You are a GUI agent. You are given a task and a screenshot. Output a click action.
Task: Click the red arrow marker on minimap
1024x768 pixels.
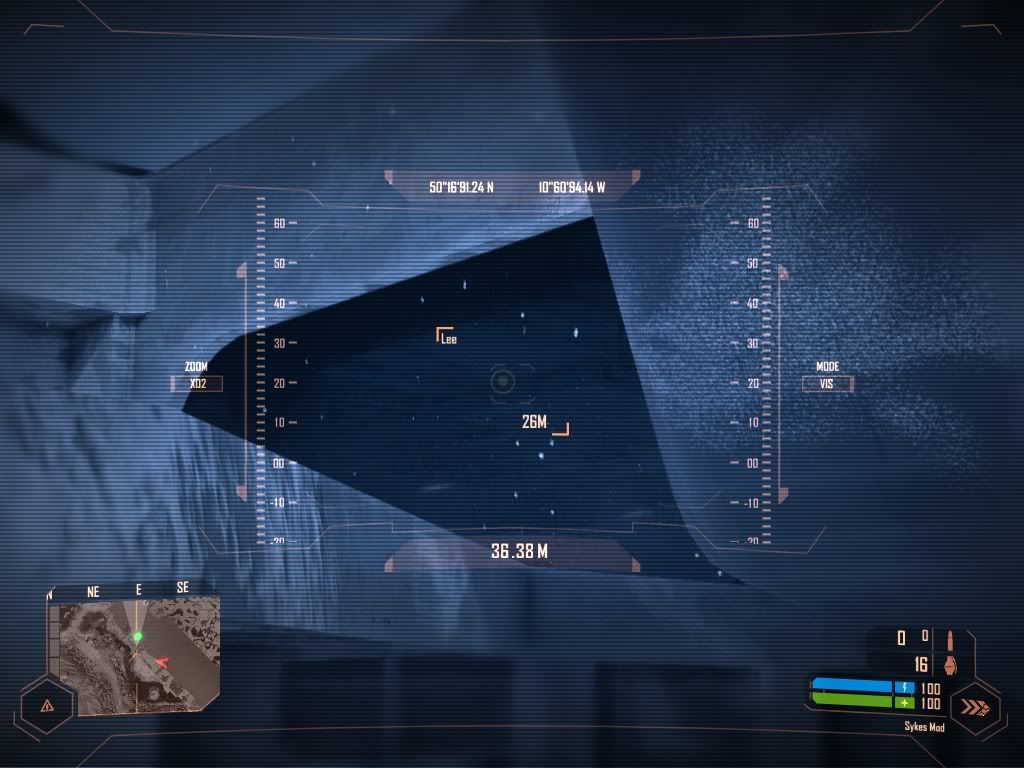click(163, 661)
